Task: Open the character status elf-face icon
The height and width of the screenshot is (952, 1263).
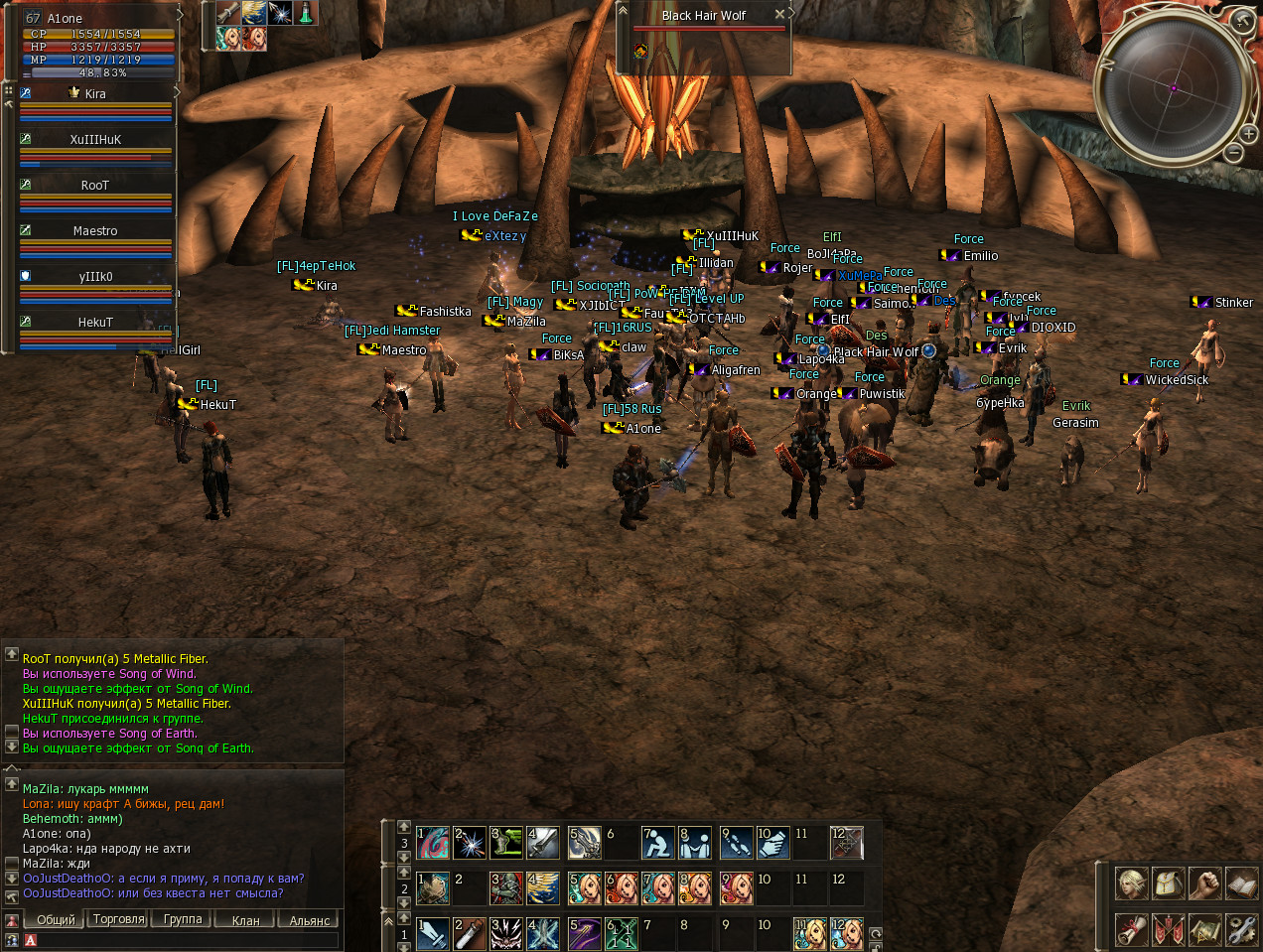Action: click(x=1132, y=883)
